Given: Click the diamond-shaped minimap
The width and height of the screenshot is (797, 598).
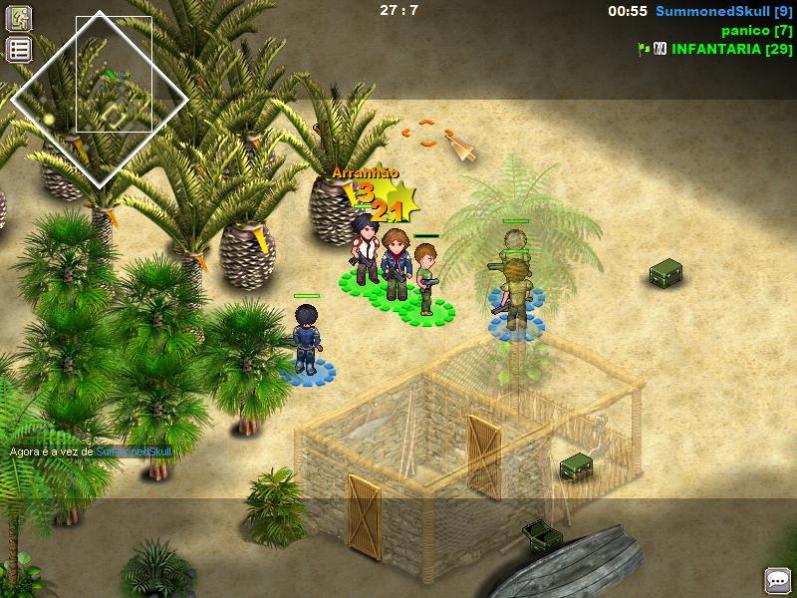Looking at the screenshot, I should coord(99,99).
